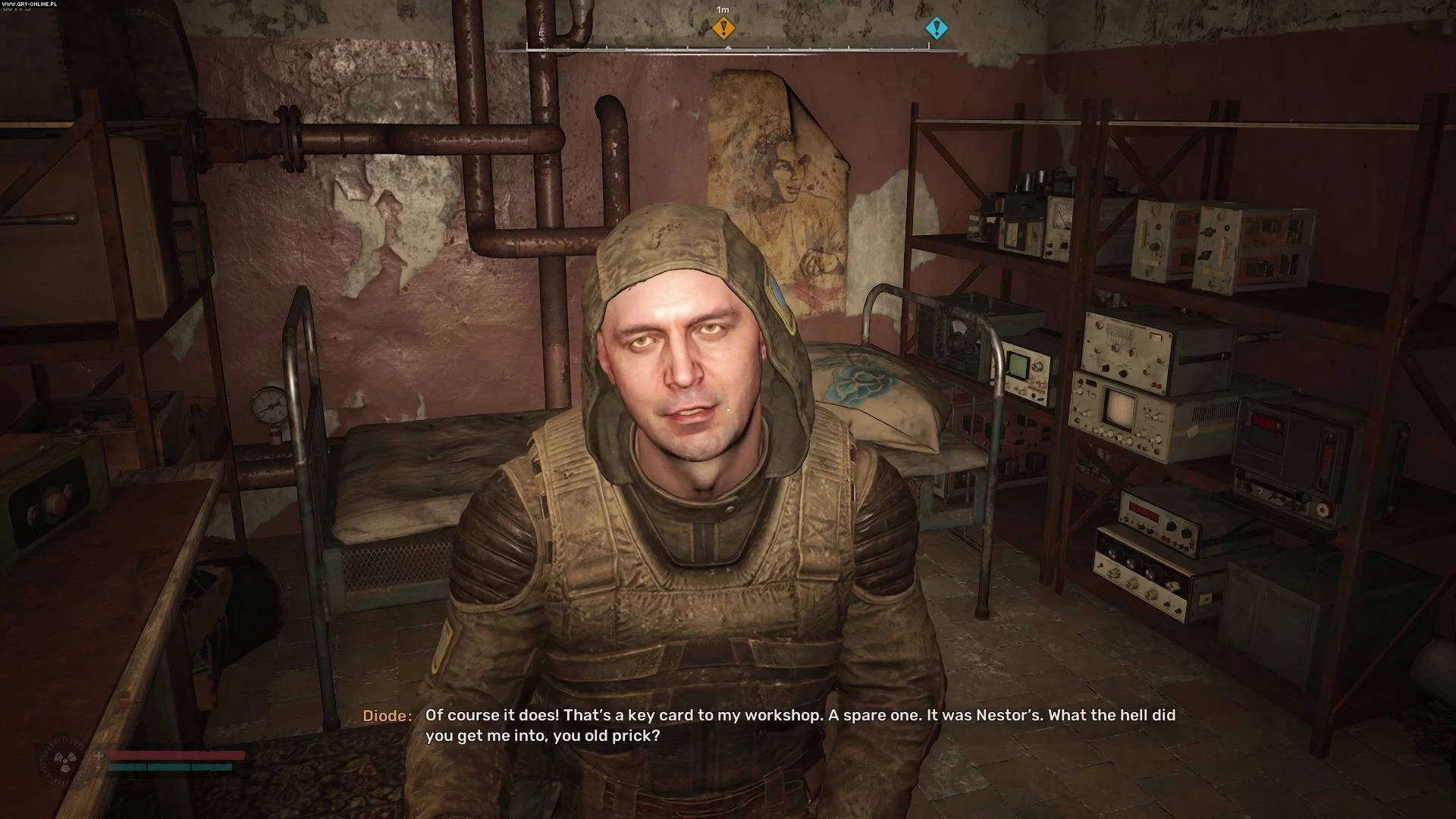Click the GRY-ONLINE.PL watermark
Image resolution: width=1456 pixels, height=819 pixels.
point(29,4)
